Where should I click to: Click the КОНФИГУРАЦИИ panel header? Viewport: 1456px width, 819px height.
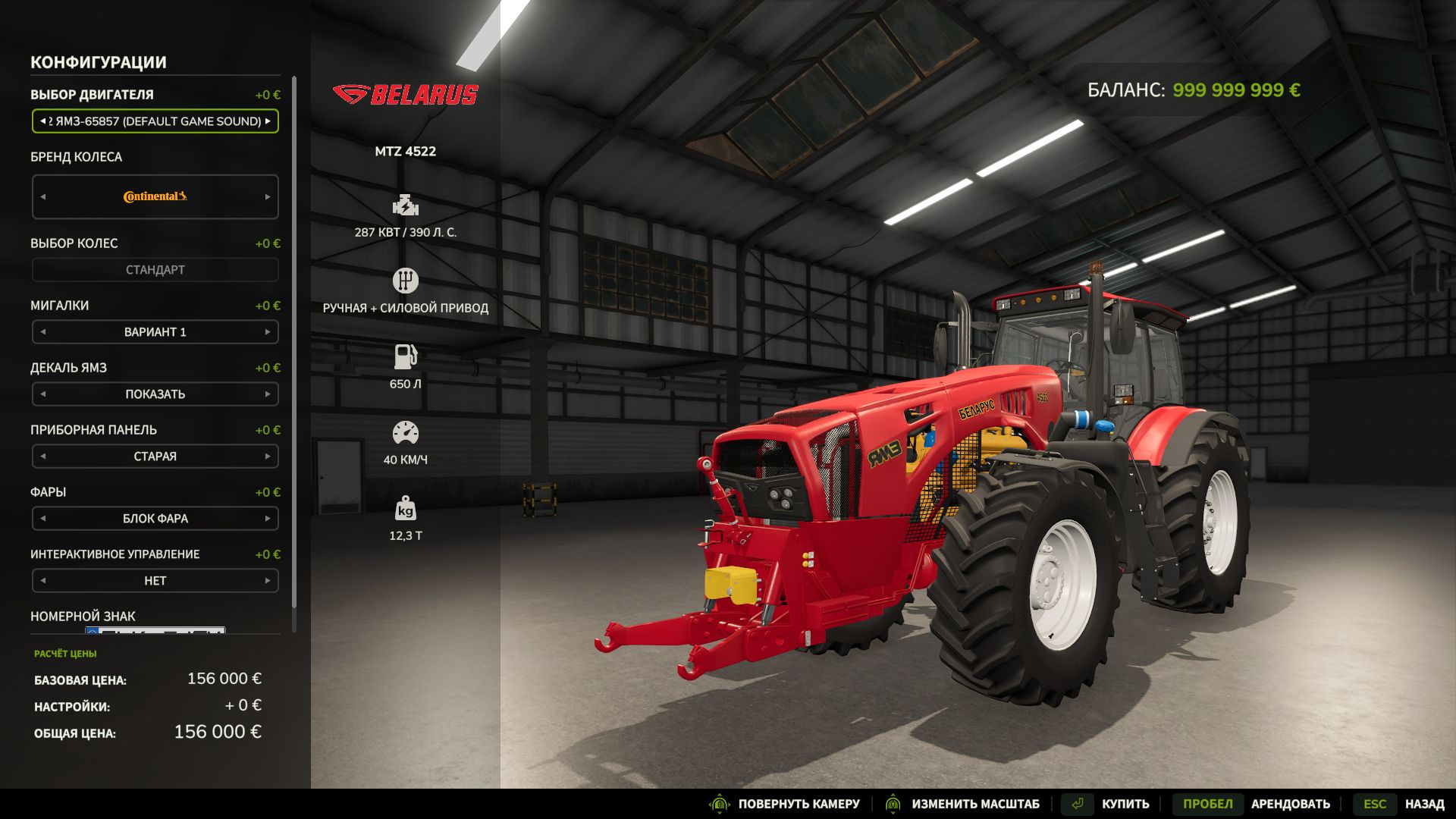click(x=99, y=62)
